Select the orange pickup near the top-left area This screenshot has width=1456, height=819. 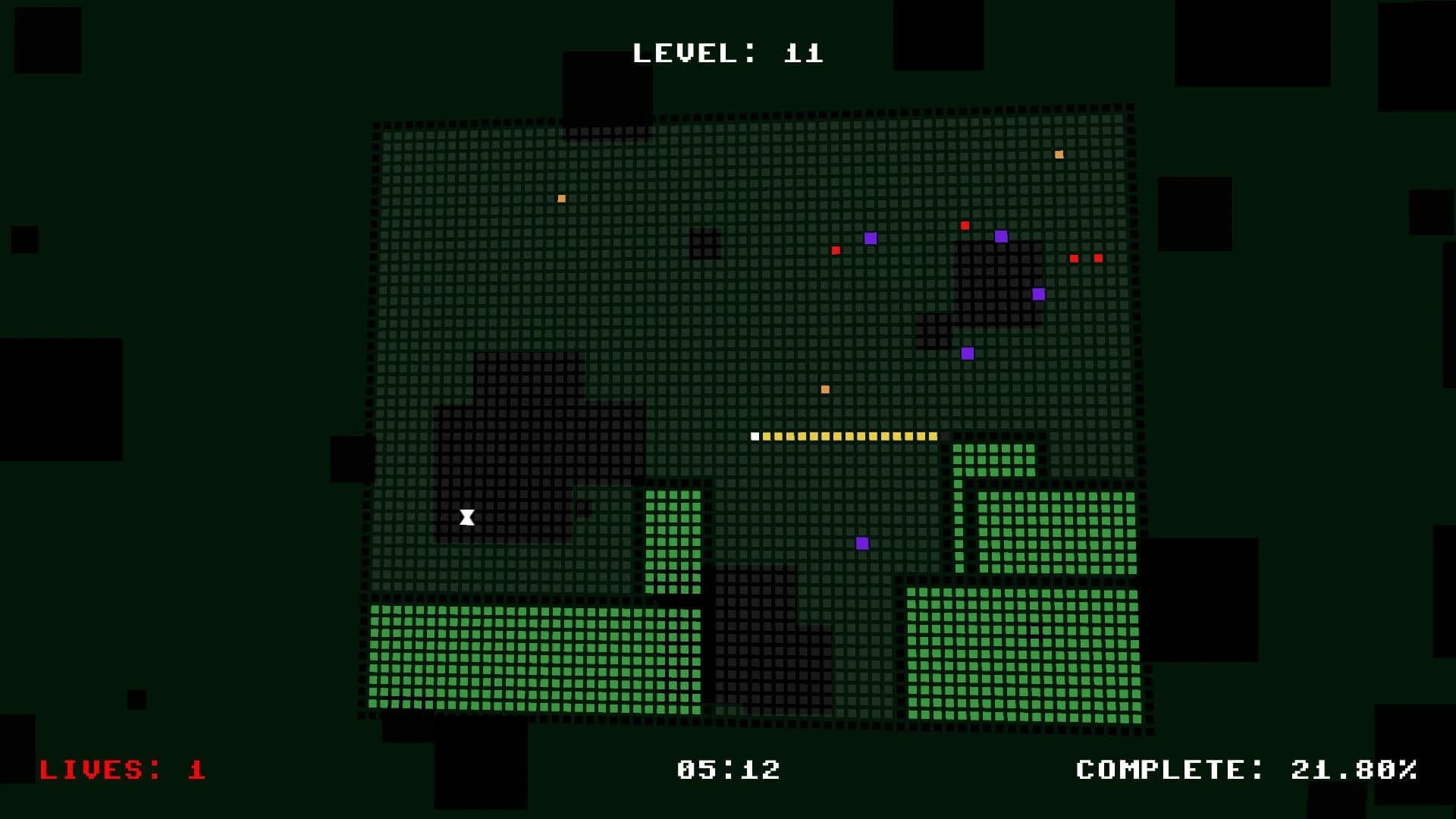(x=560, y=197)
